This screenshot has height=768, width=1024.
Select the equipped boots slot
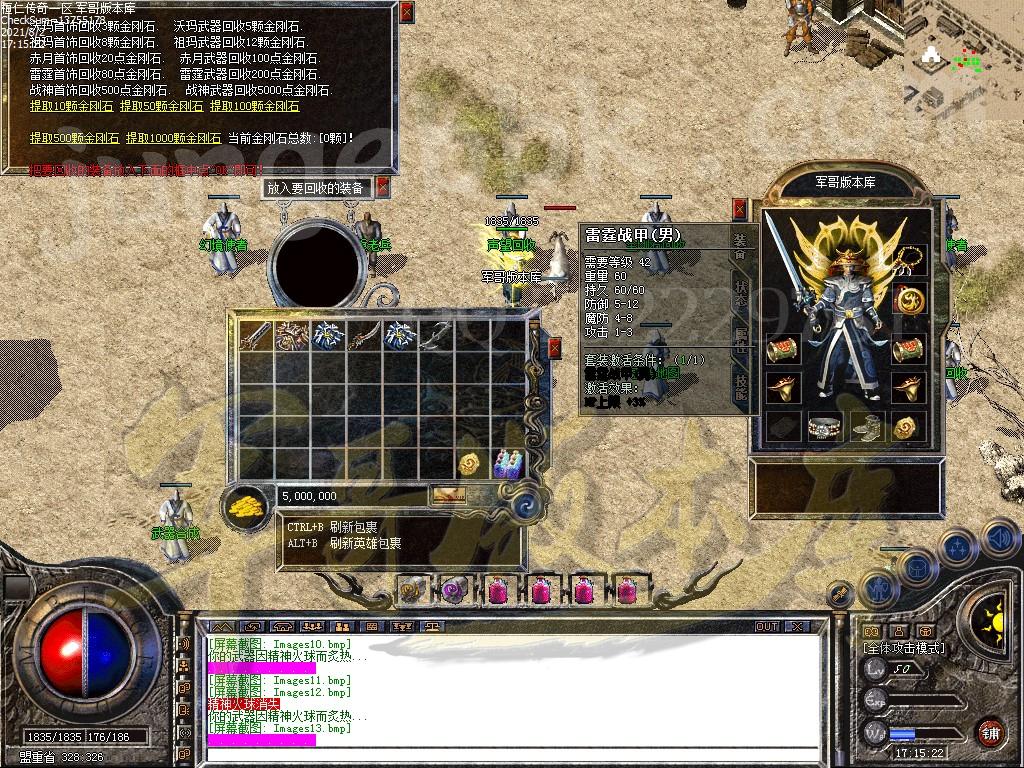866,427
